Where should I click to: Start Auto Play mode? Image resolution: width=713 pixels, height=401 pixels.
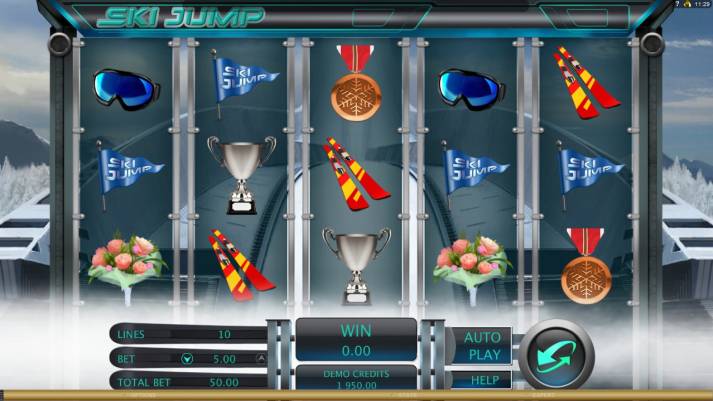(484, 346)
